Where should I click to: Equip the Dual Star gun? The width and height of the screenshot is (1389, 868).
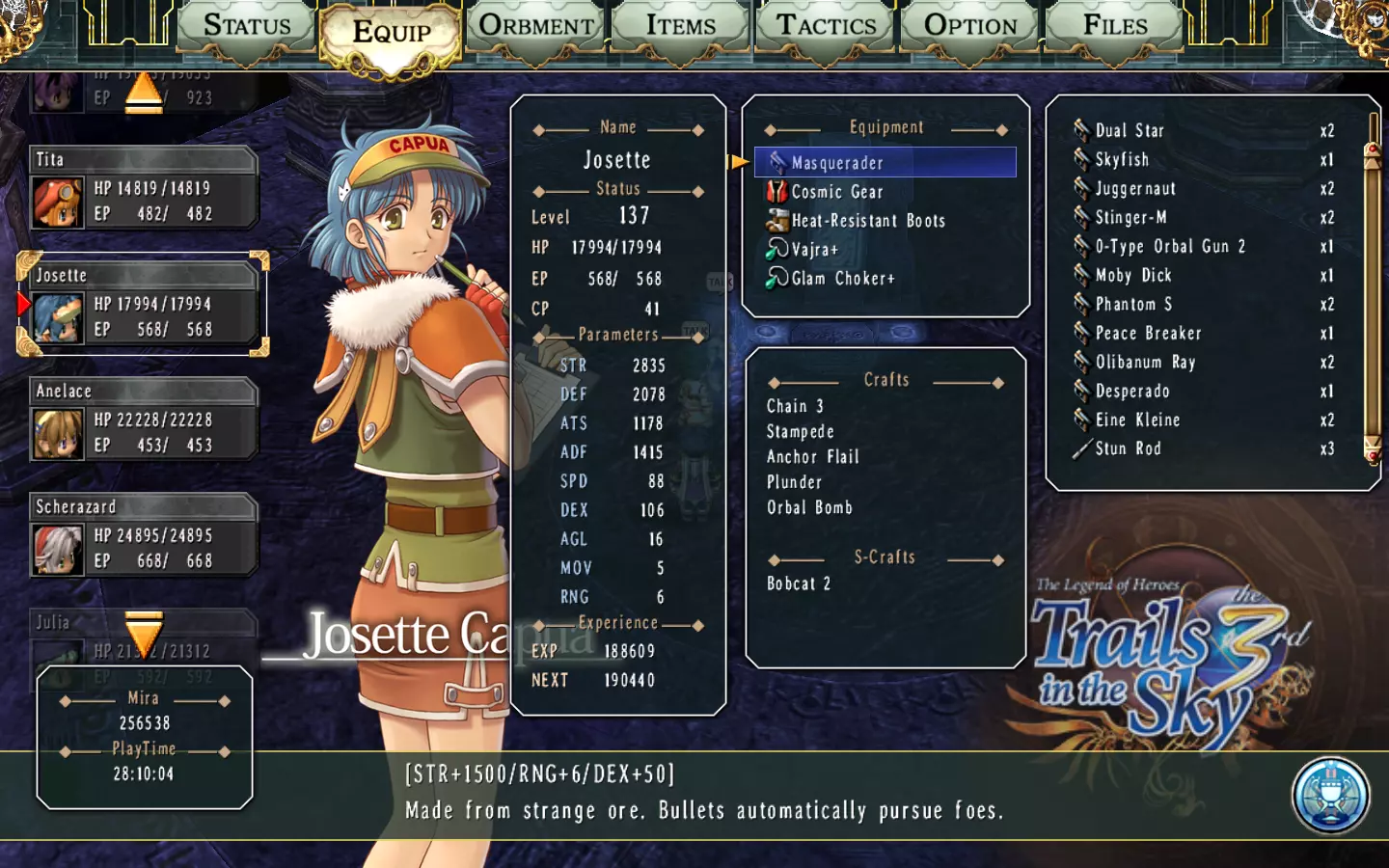[1130, 130]
